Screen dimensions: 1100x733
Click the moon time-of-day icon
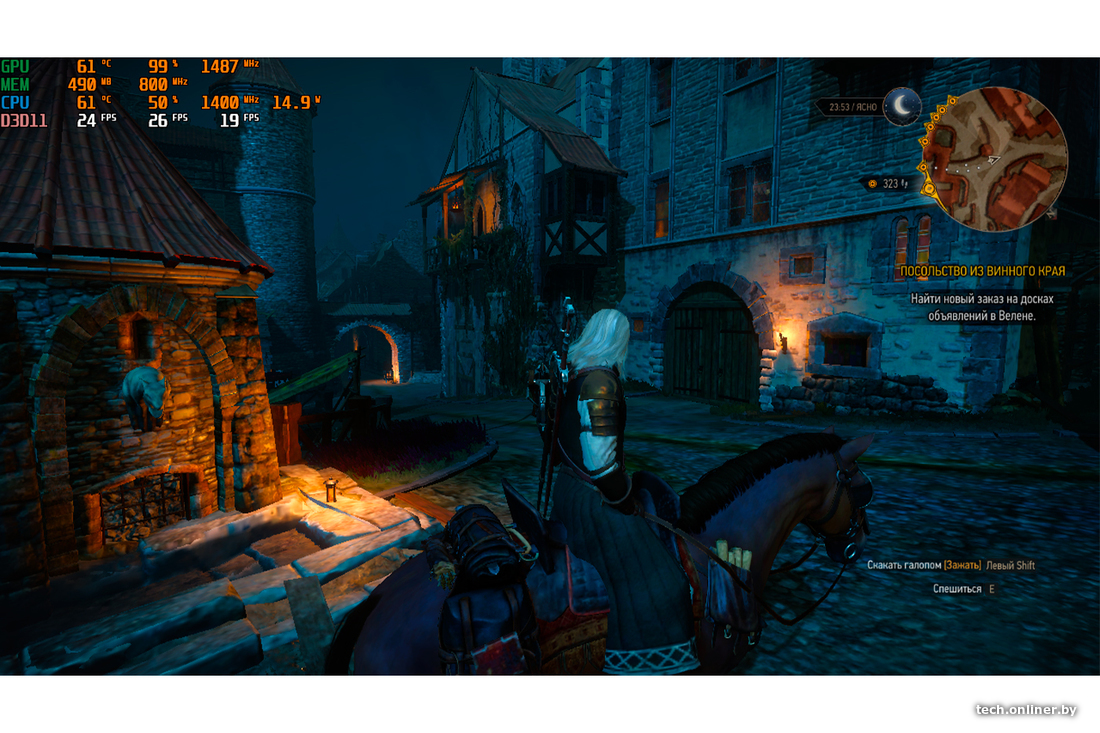[902, 105]
